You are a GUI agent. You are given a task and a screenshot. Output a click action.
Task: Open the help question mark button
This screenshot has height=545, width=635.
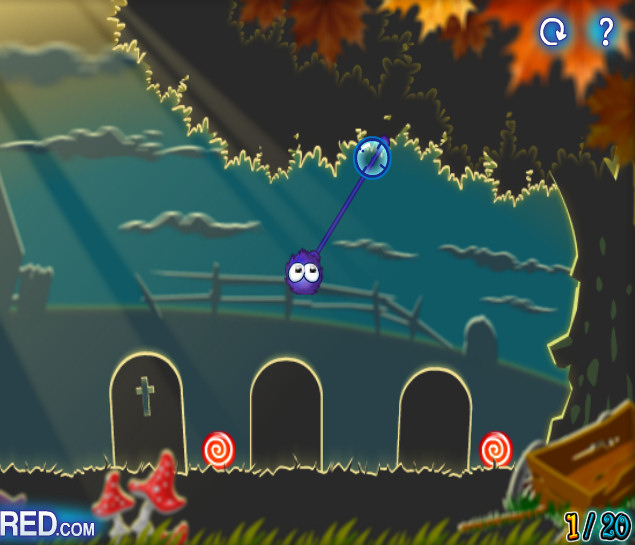(604, 32)
